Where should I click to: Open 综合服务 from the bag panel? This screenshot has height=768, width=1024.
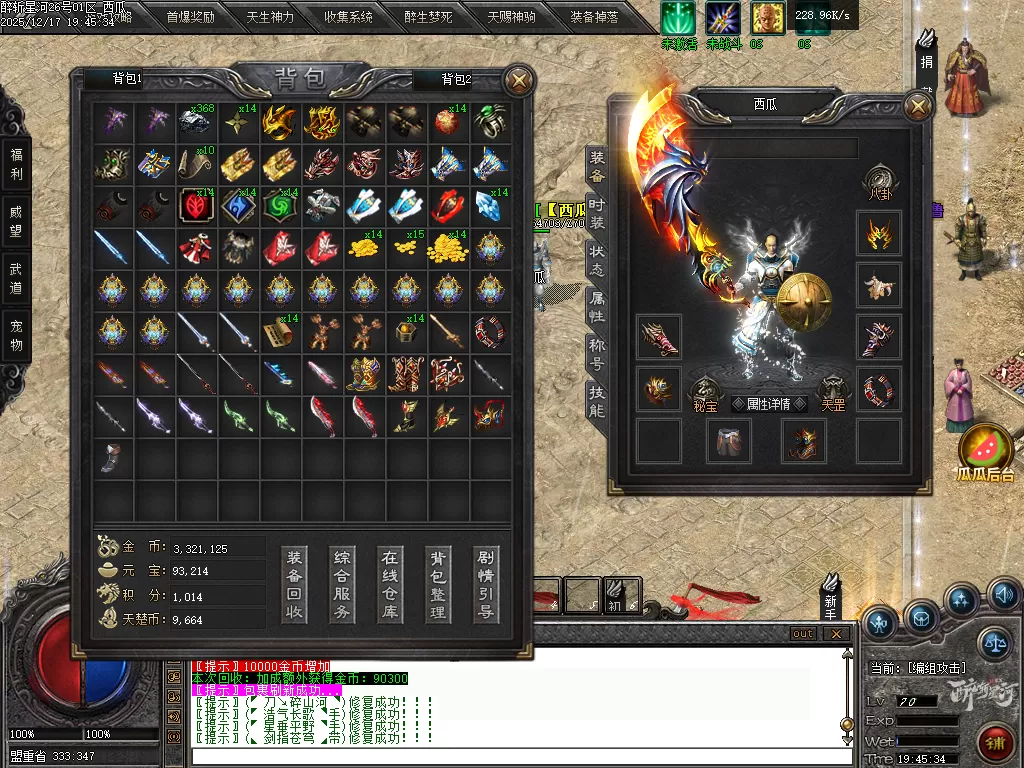coord(342,584)
